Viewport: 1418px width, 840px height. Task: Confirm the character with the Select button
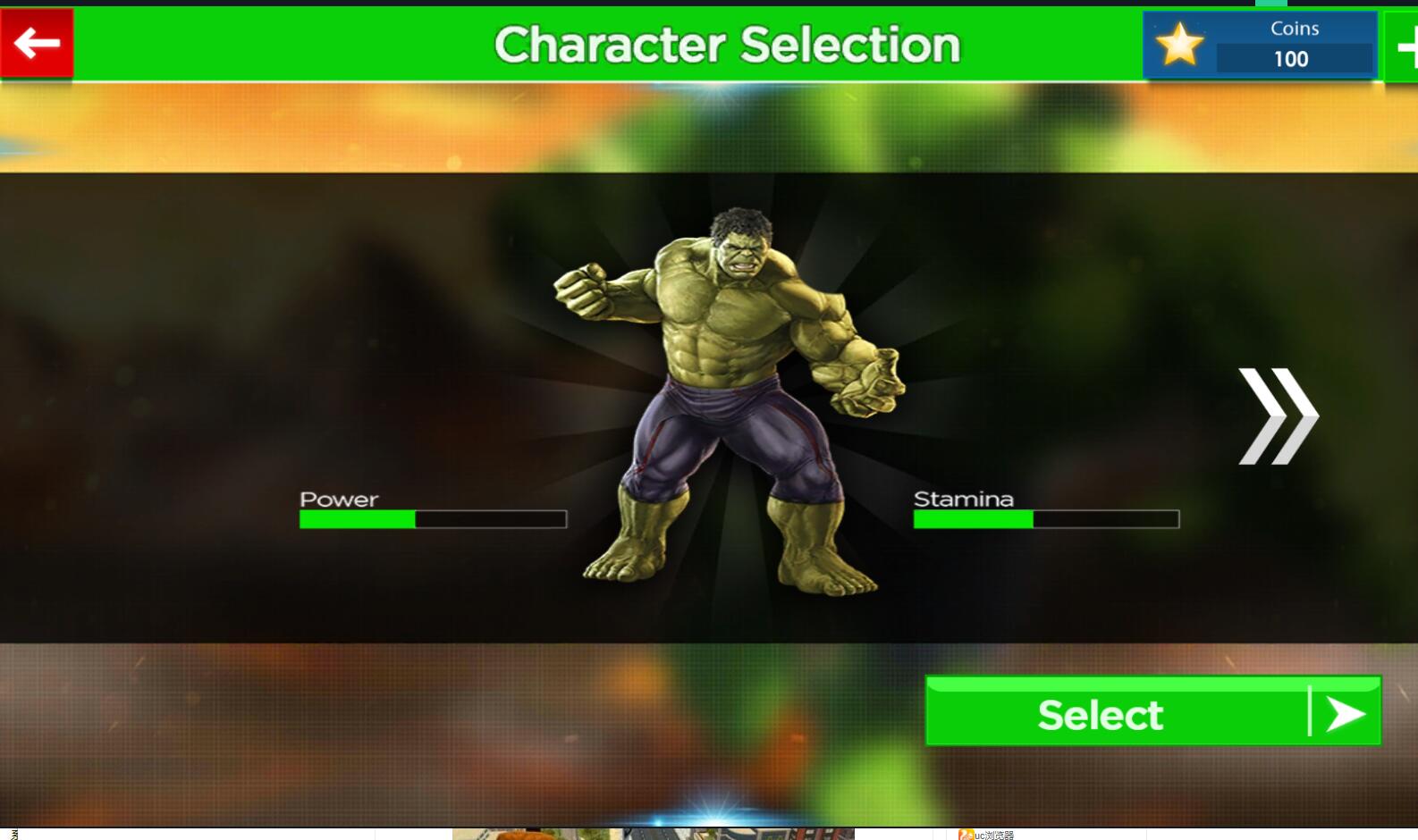click(1152, 712)
